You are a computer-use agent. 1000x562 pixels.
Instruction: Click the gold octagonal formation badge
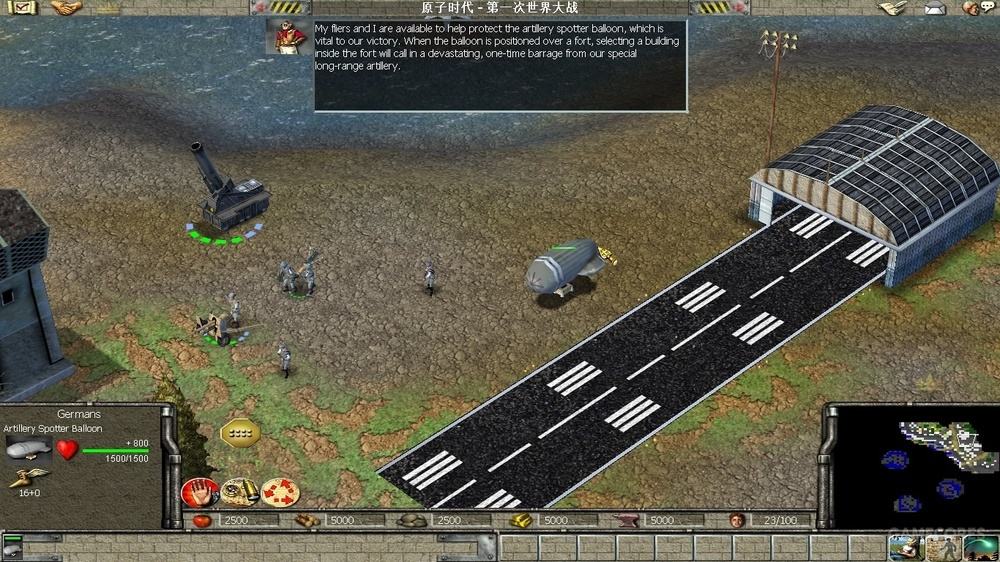pyautogui.click(x=239, y=432)
